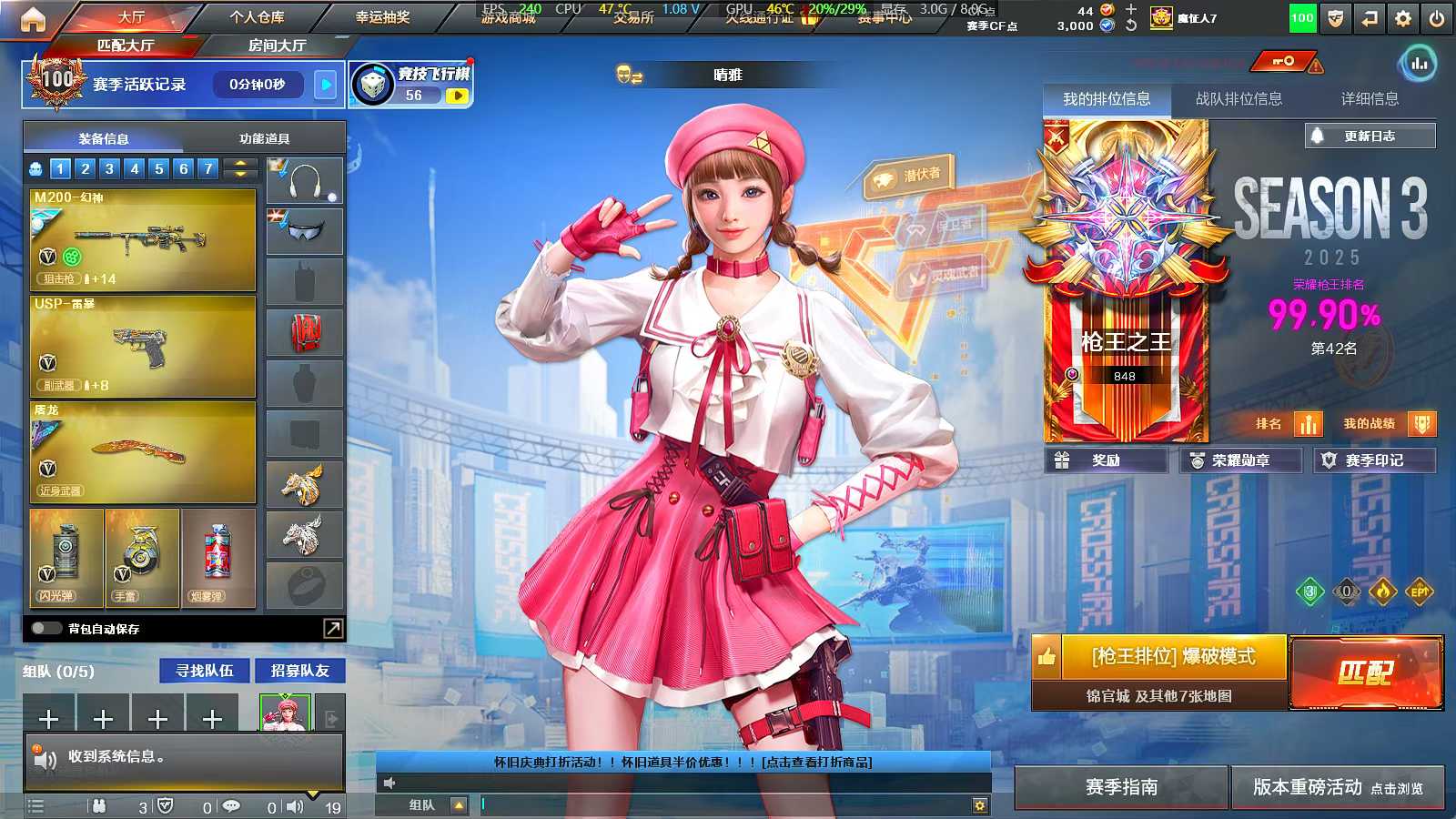Screen dimensions: 1456x819
Task: Click the 寻找队伍 find team button
Action: [x=204, y=671]
